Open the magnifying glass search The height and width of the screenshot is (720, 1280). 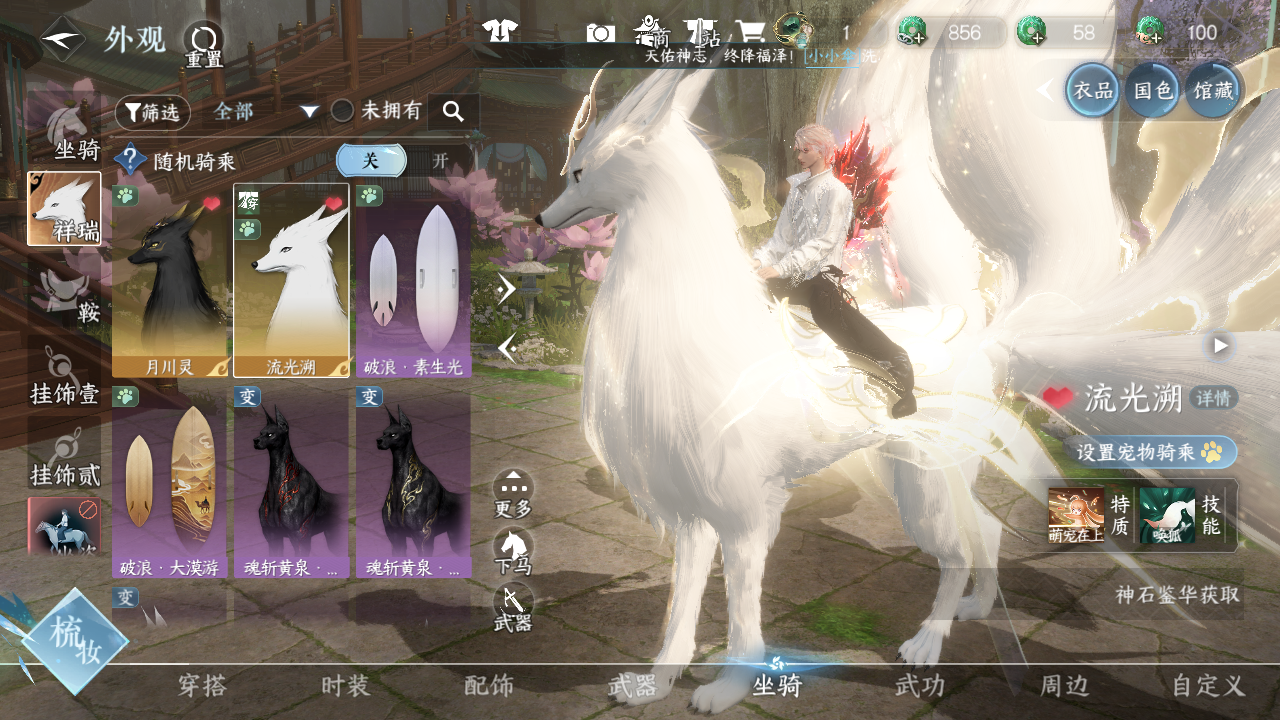[x=453, y=112]
